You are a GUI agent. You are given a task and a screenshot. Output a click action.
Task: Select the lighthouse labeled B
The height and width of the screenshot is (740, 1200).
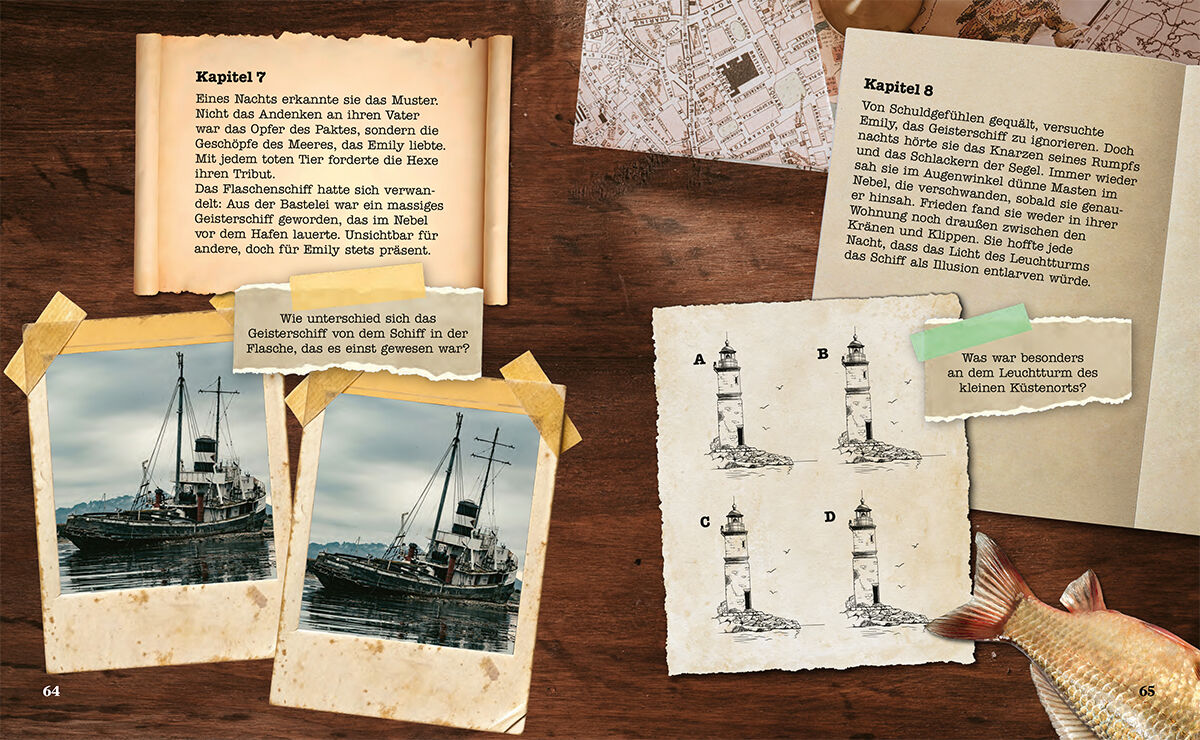(856, 395)
